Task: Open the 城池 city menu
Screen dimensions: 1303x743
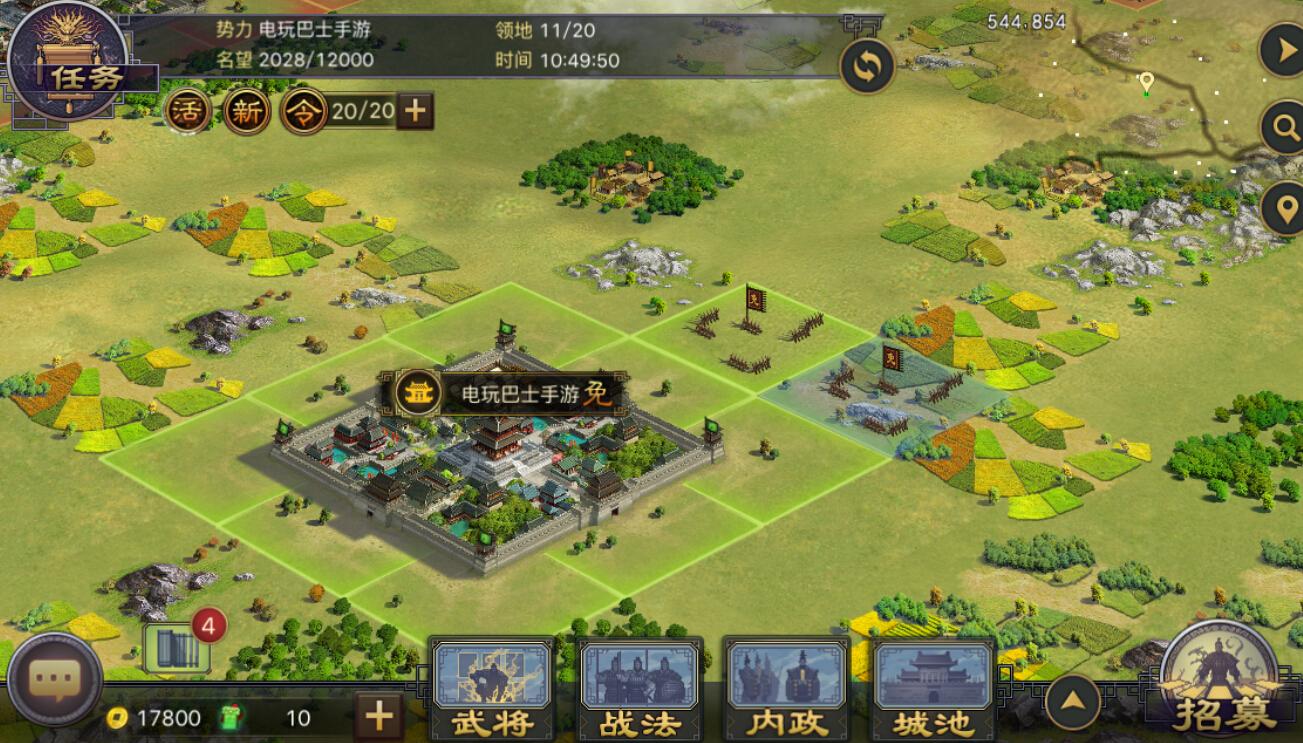Action: [x=934, y=690]
